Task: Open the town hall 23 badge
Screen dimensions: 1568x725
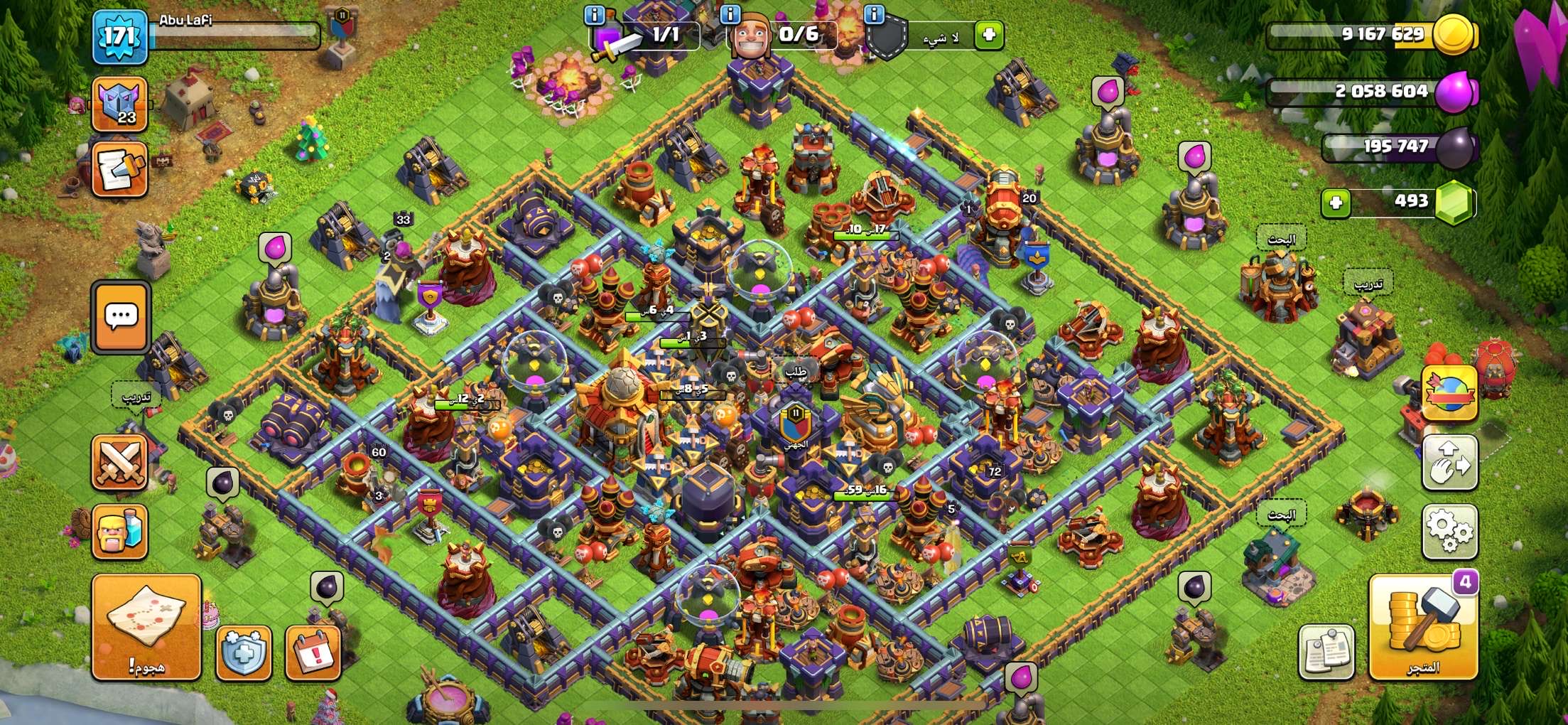Action: click(119, 104)
